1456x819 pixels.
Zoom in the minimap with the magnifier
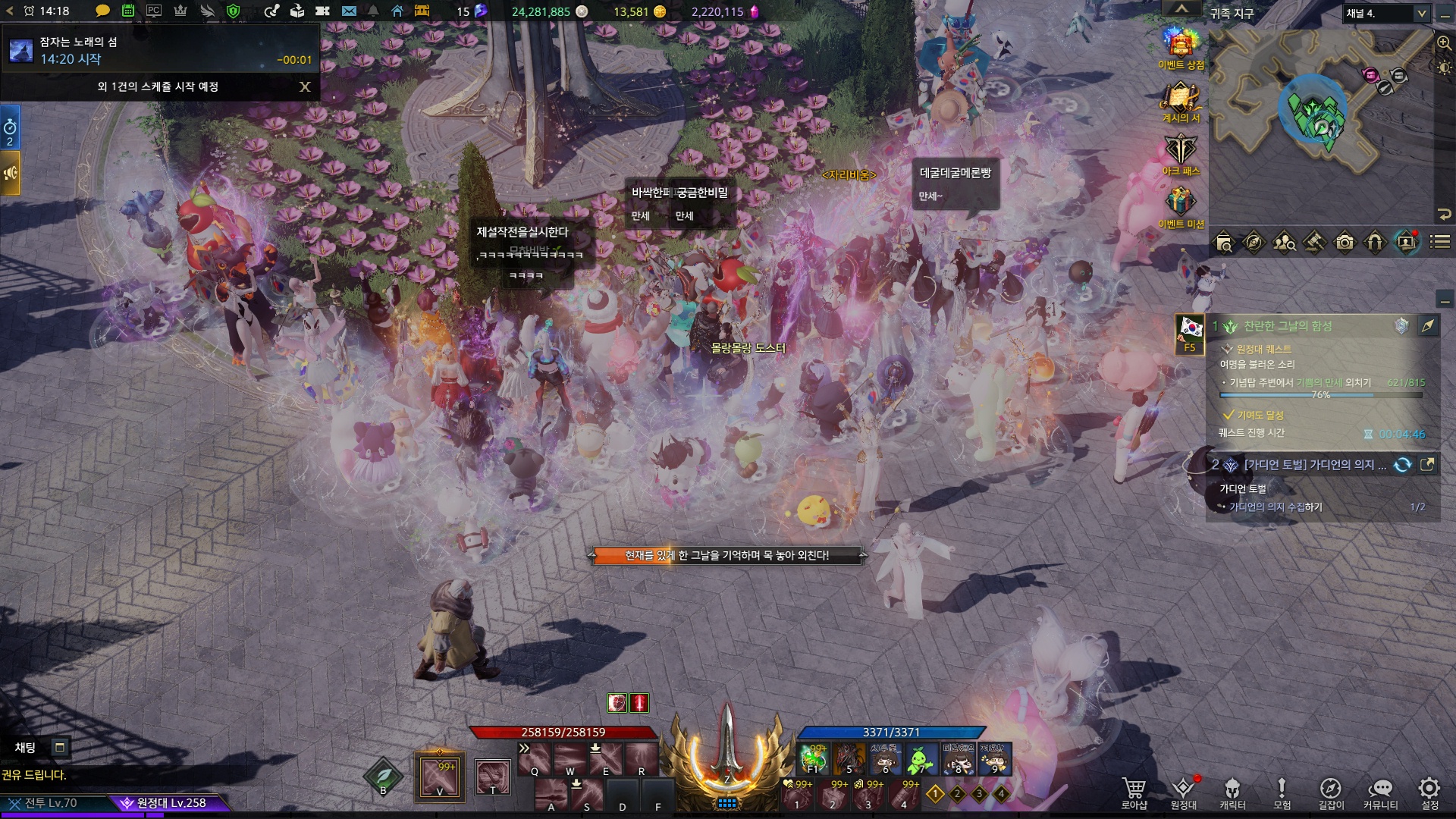tap(1444, 44)
